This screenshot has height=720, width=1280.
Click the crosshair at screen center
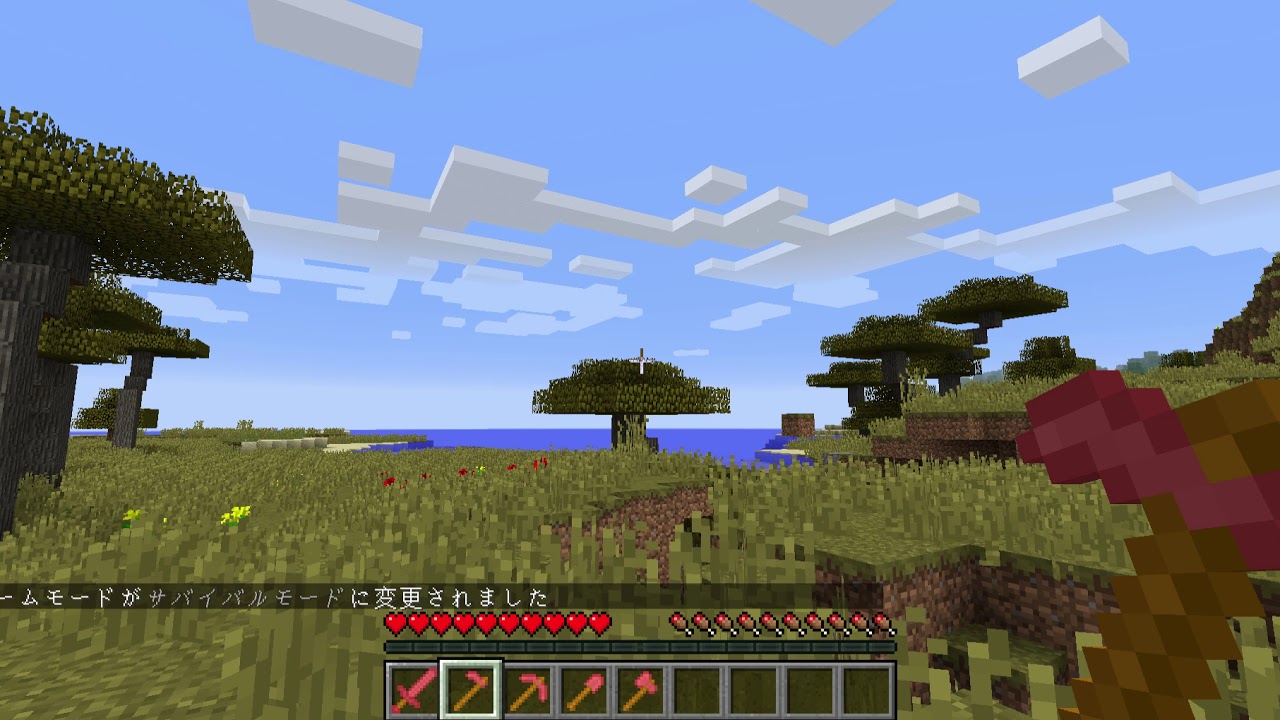pyautogui.click(x=640, y=360)
